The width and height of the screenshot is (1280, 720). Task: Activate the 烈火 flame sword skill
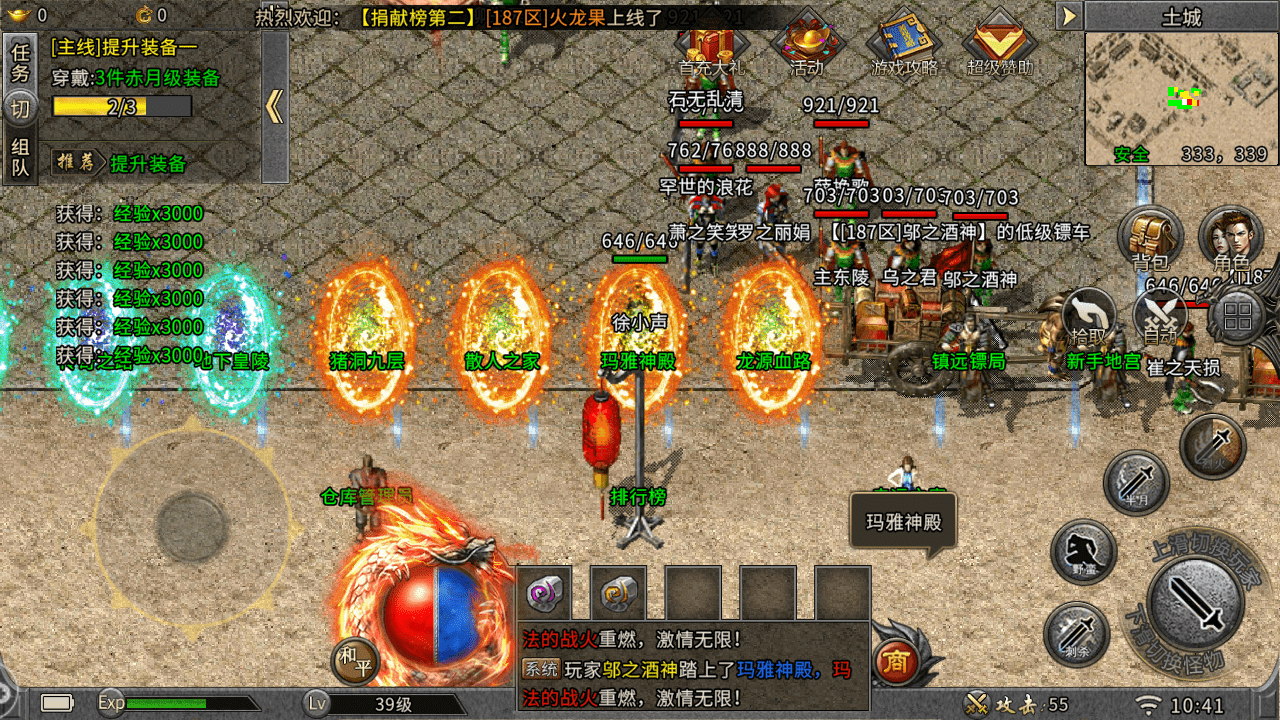point(1212,446)
